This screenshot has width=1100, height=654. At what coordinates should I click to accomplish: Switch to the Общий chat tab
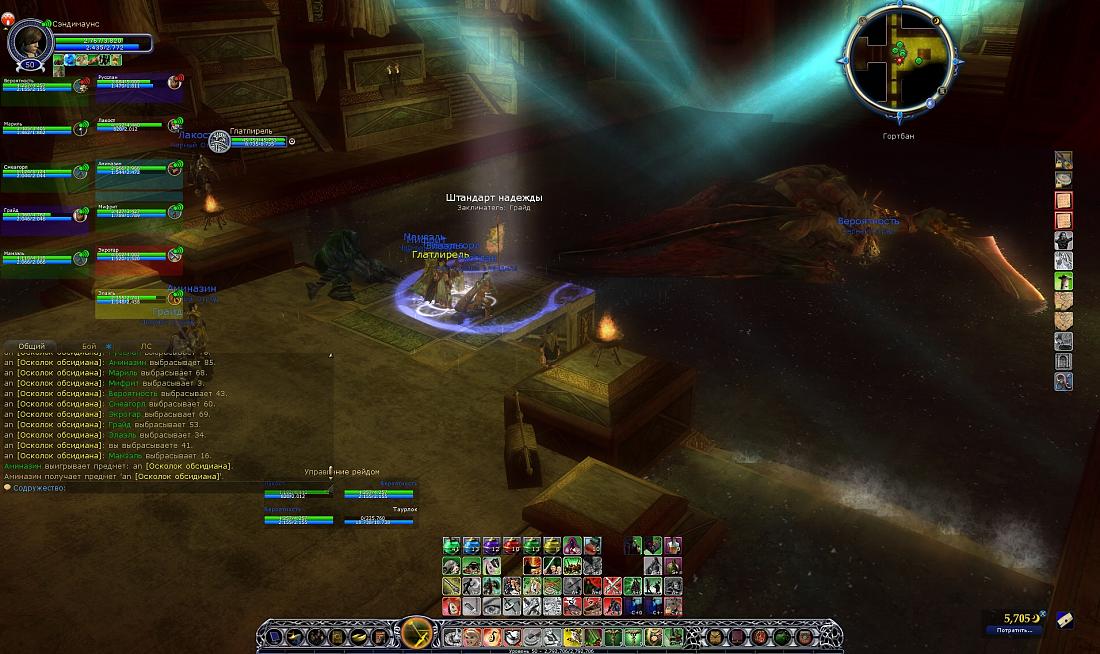coord(32,346)
